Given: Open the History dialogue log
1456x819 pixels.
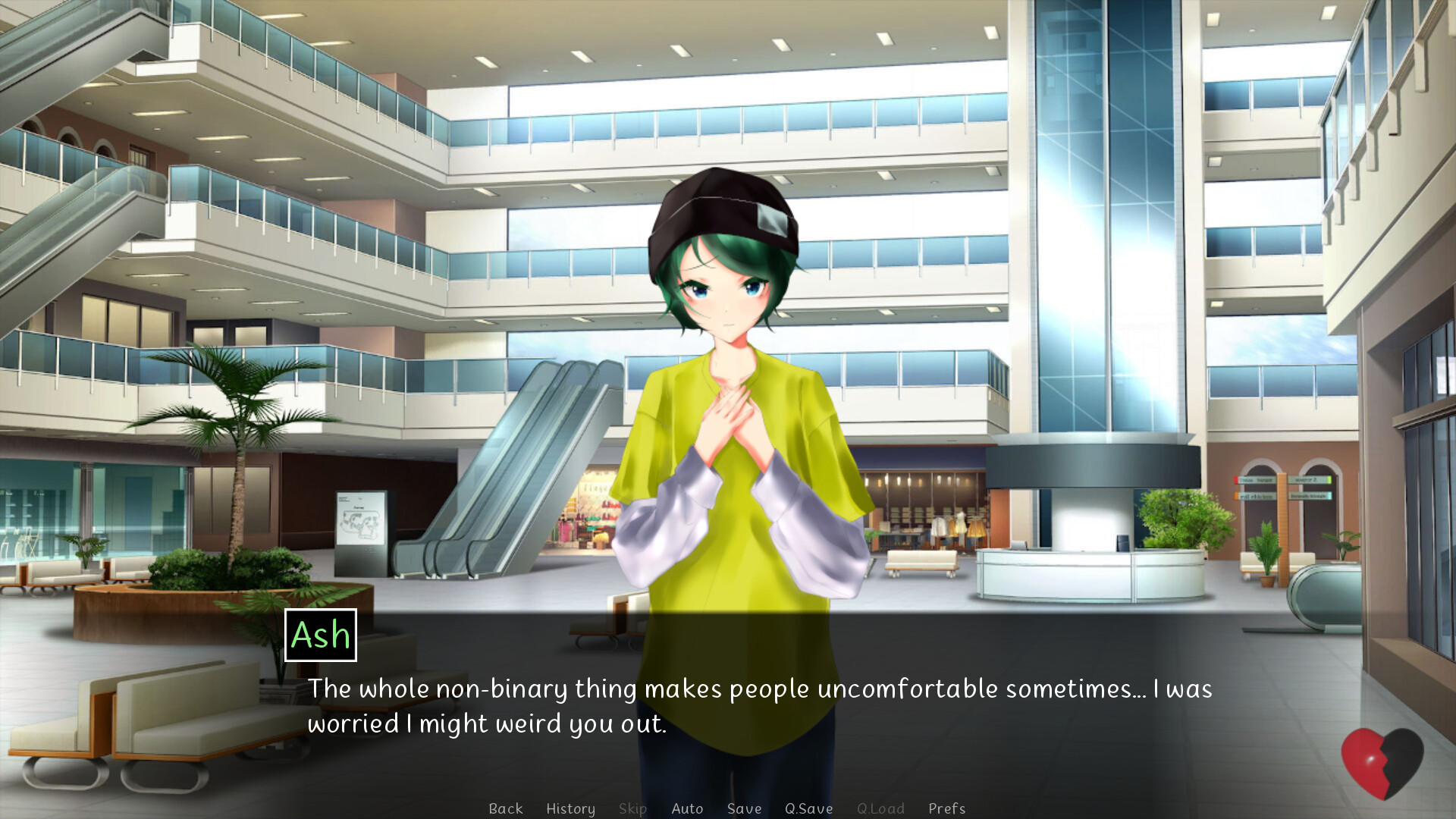Looking at the screenshot, I should point(570,808).
